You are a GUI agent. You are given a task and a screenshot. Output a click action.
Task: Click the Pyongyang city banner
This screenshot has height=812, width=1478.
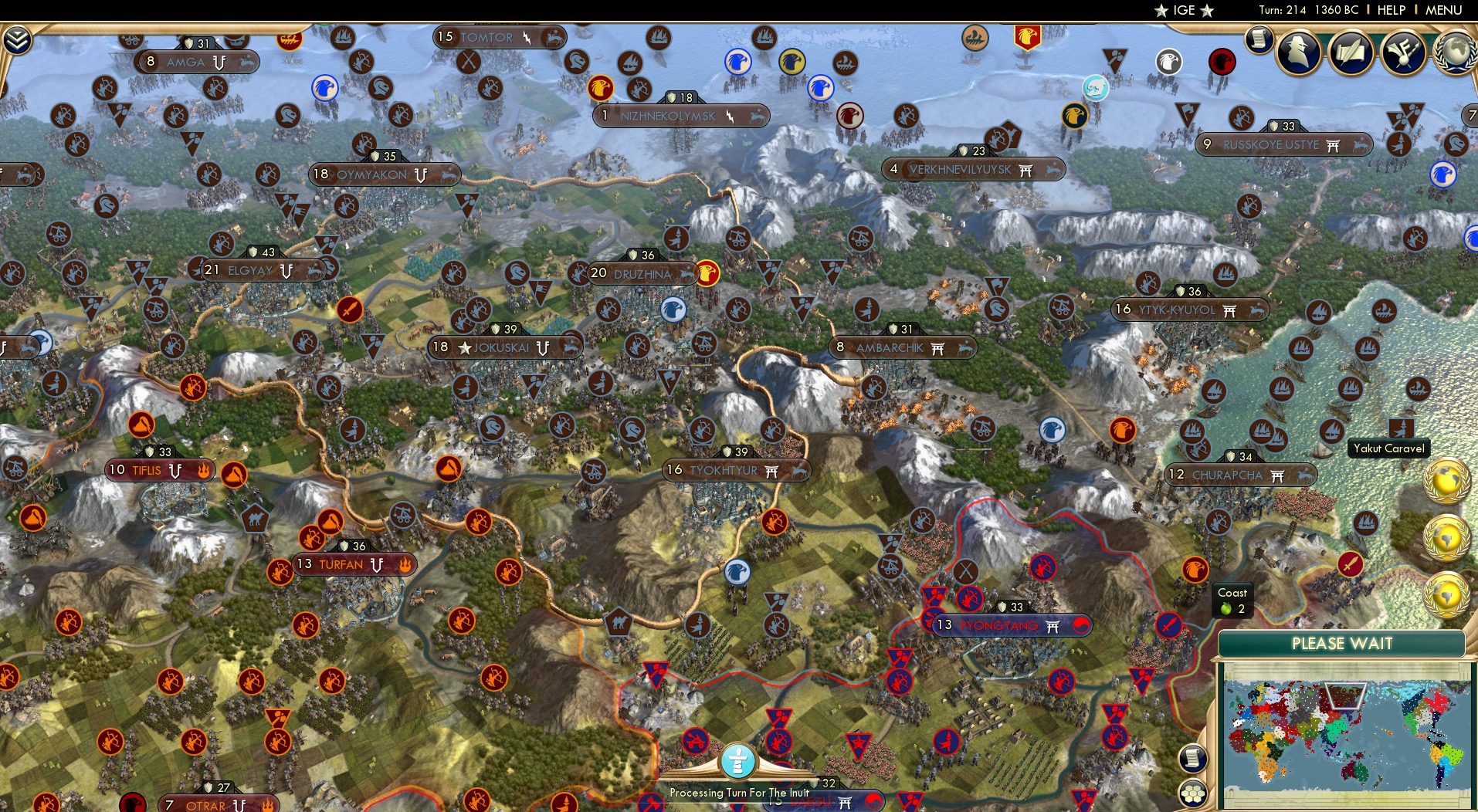coord(1000,626)
